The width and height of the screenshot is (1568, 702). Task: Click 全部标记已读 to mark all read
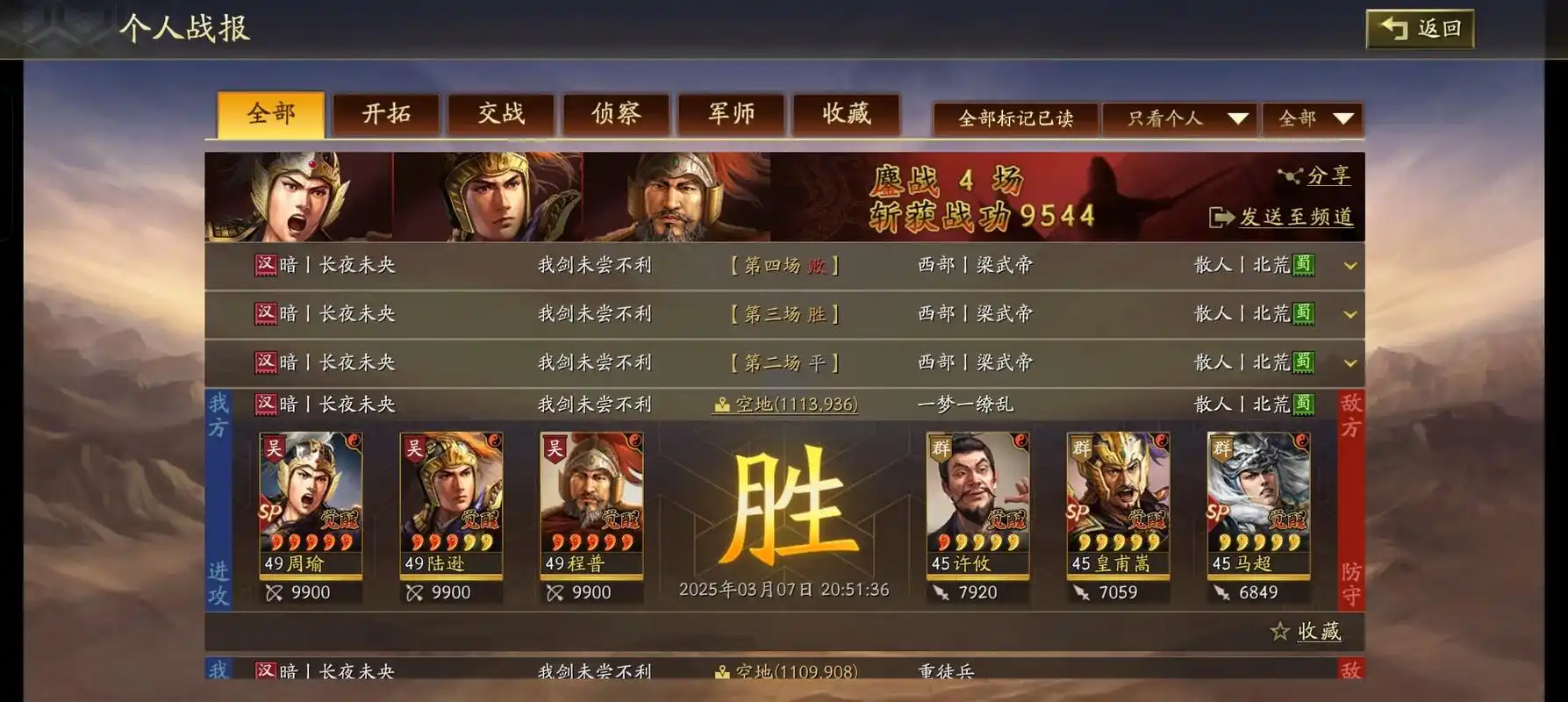tap(1016, 117)
